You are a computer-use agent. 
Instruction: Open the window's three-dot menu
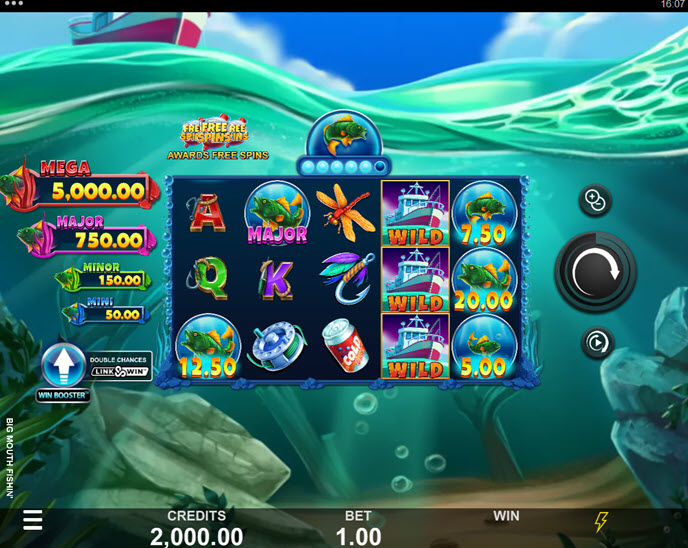pos(14,5)
